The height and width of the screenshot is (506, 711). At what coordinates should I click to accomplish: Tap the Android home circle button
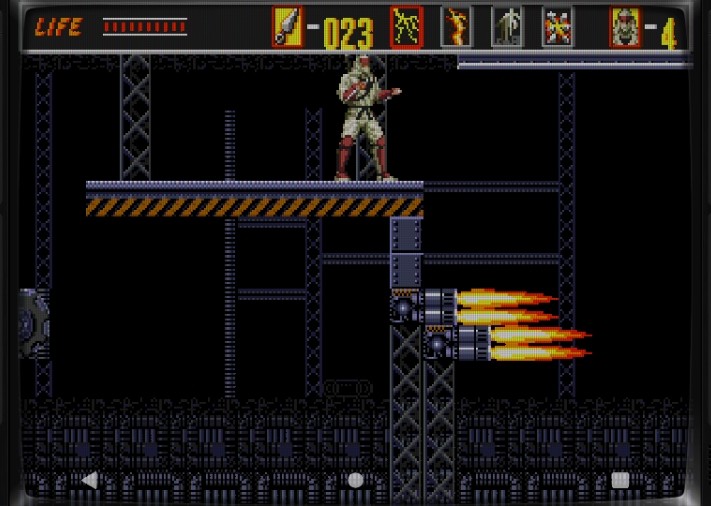[x=355, y=480]
